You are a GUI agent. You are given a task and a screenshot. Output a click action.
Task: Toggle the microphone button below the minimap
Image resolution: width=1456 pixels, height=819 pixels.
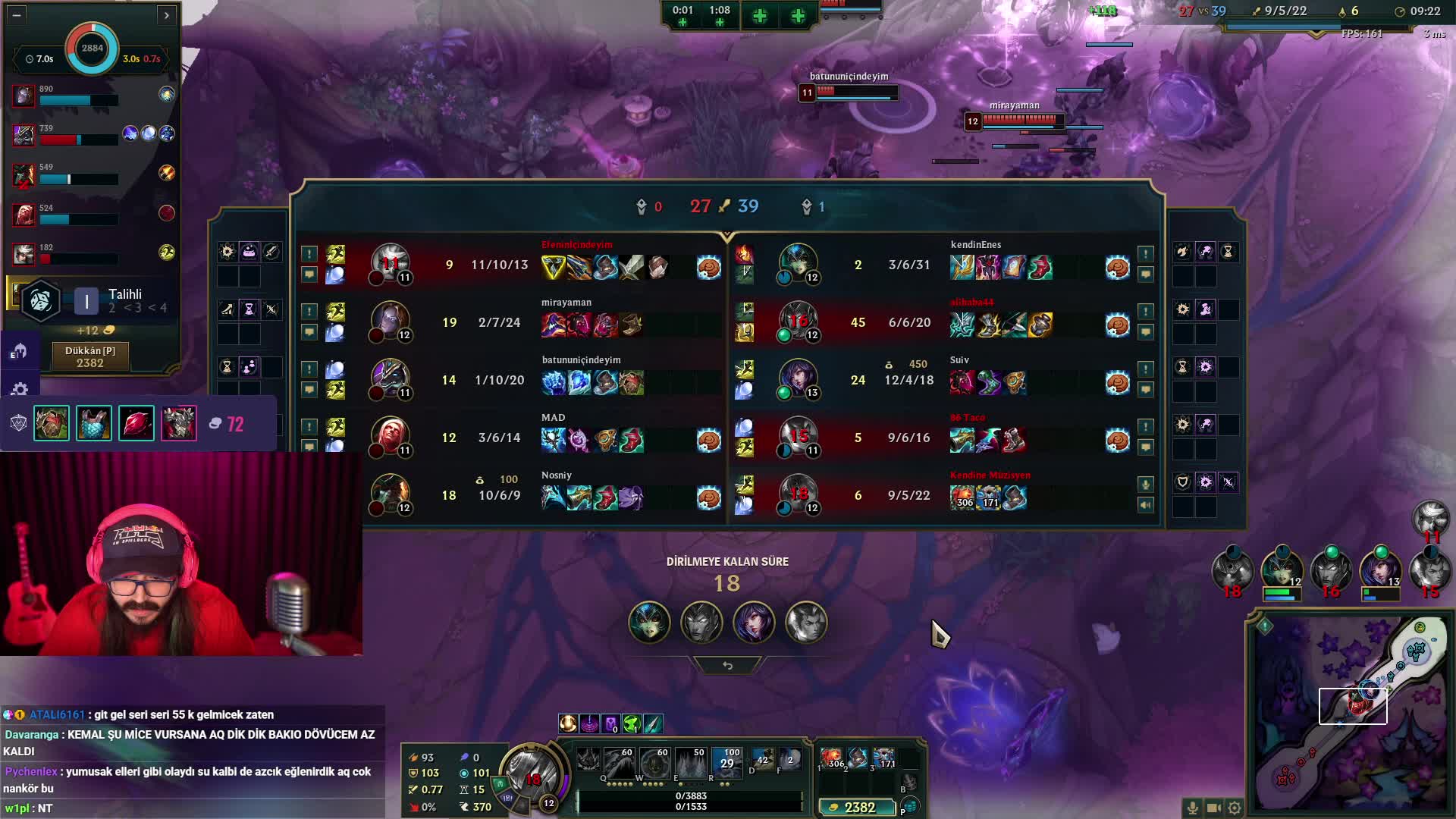[1192, 808]
